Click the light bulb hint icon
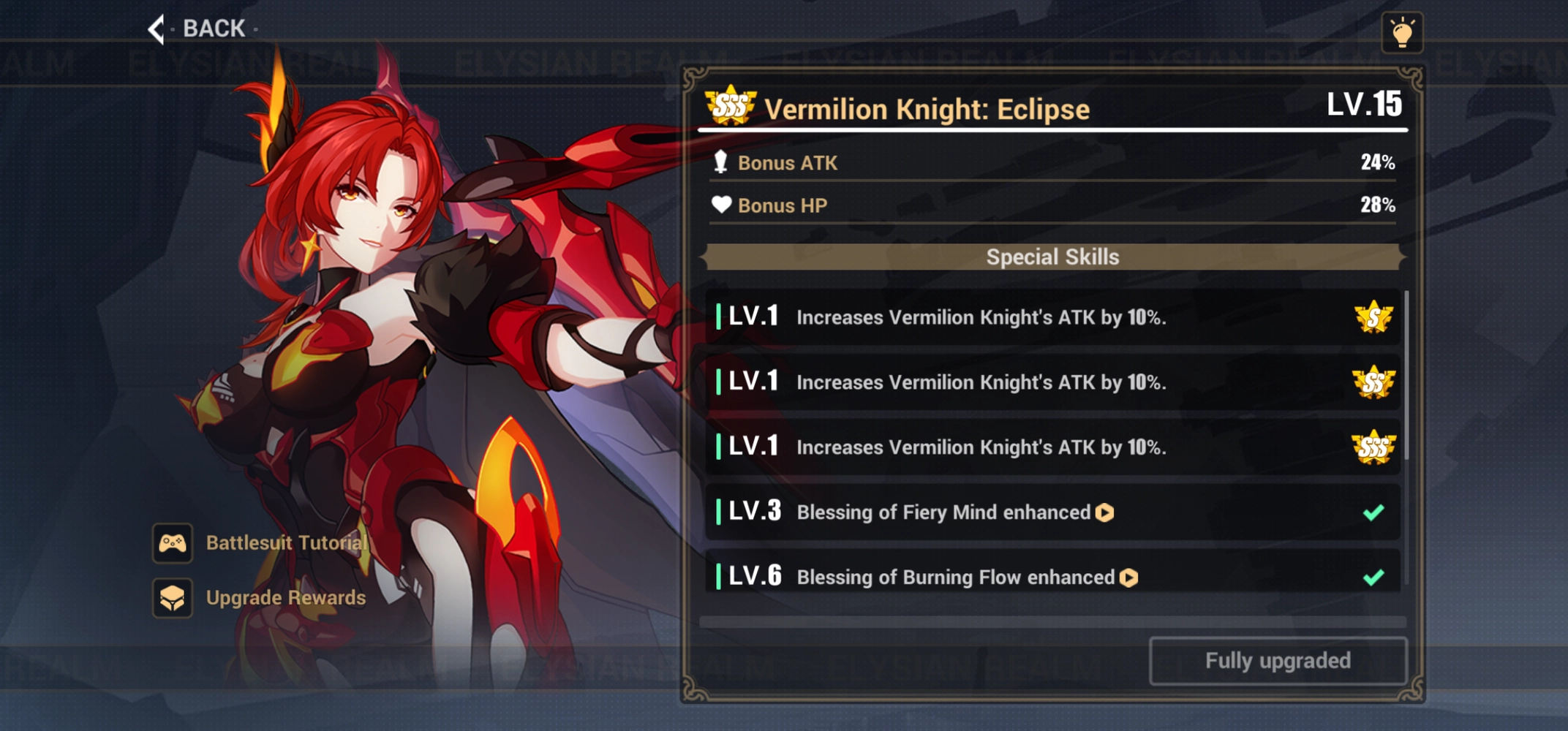Image resolution: width=1568 pixels, height=731 pixels. tap(1401, 32)
